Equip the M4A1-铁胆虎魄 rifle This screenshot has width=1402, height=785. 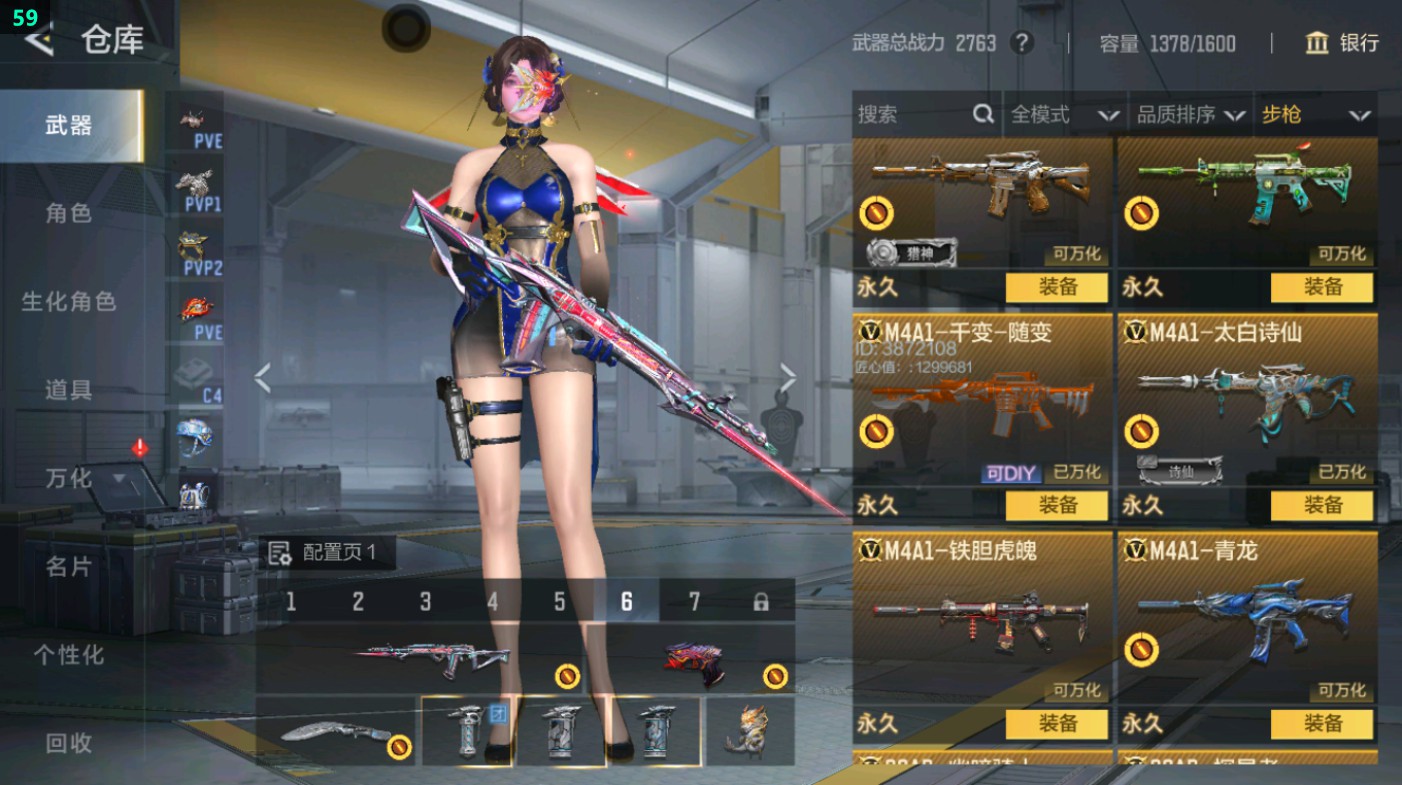(x=1056, y=723)
